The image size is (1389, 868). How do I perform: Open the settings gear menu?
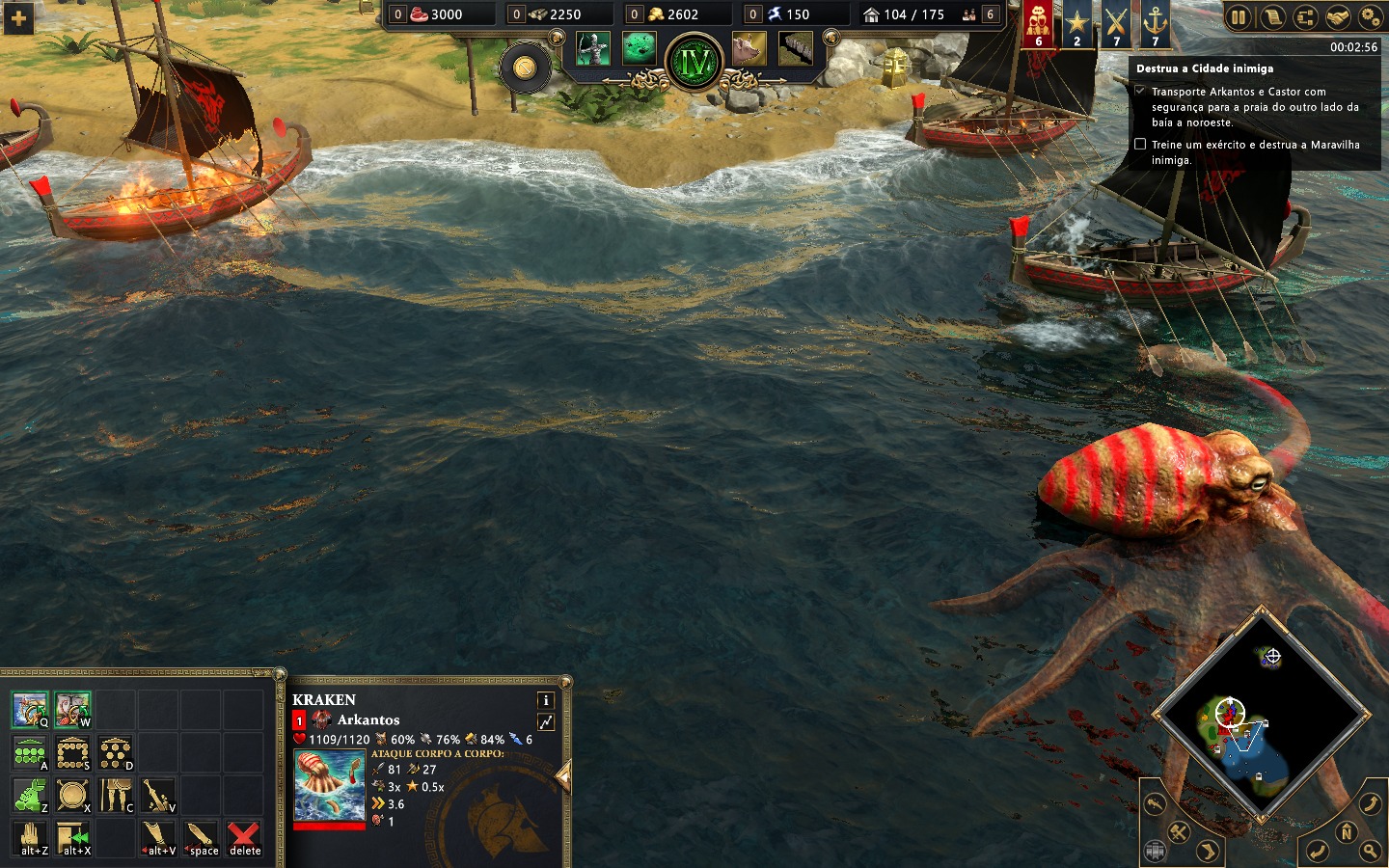click(x=1371, y=16)
